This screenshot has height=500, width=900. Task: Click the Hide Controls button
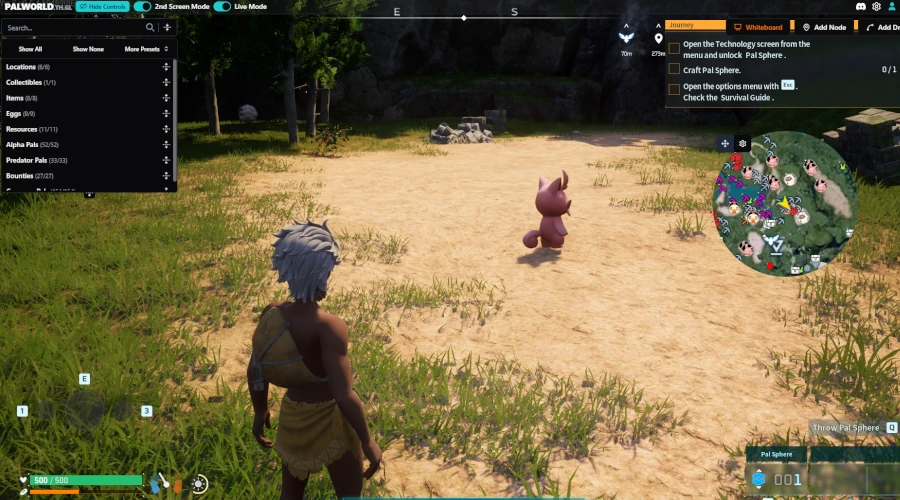(x=101, y=7)
